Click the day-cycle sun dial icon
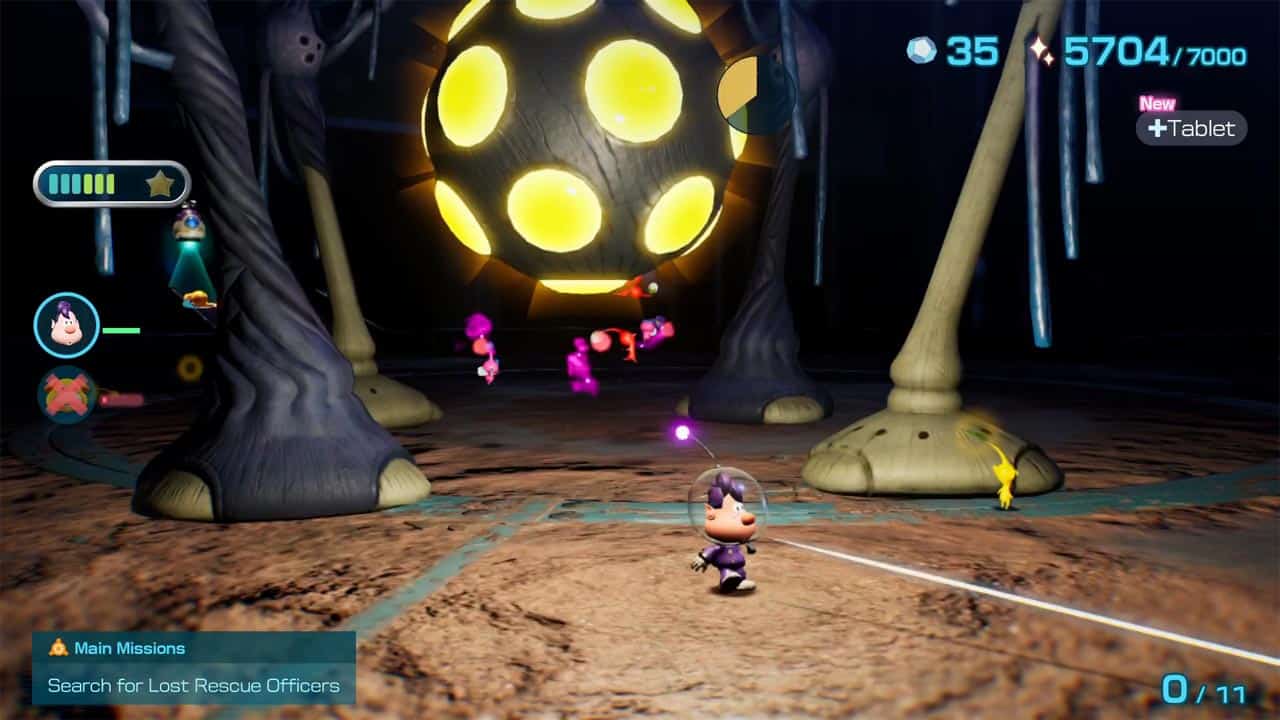Viewport: 1280px width, 720px height. tap(755, 94)
